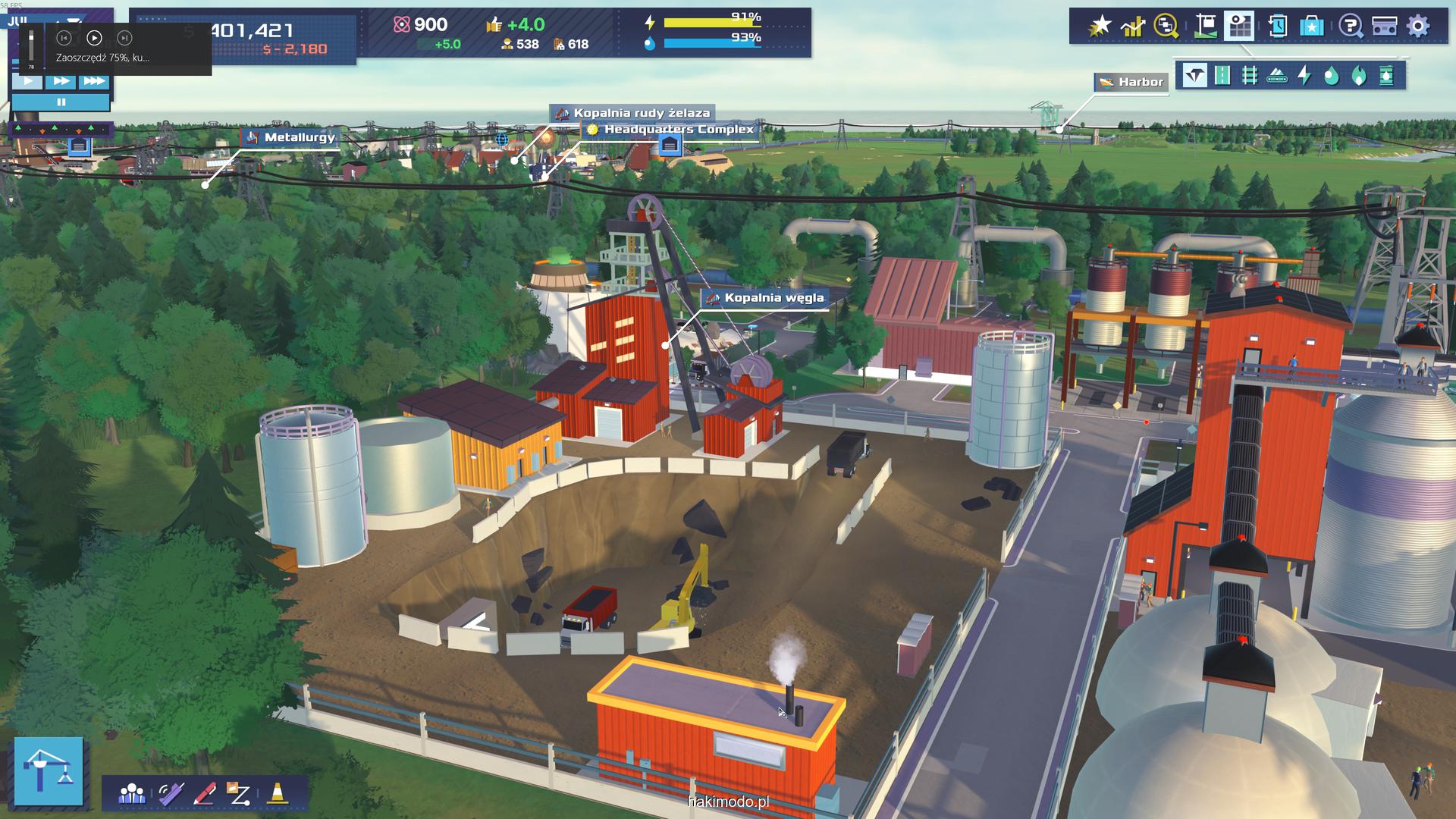Toggle the overlay view eye-grid icon
Screen dimensions: 1456x819
point(1240,27)
